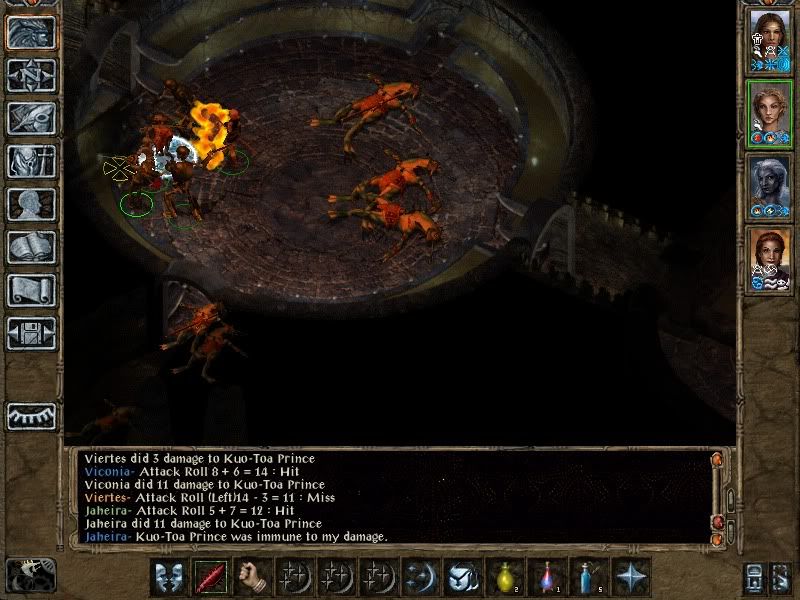Image resolution: width=800 pixels, height=600 pixels.
Task: Select the blonde woman's green-bordered portrait
Action: [x=770, y=112]
